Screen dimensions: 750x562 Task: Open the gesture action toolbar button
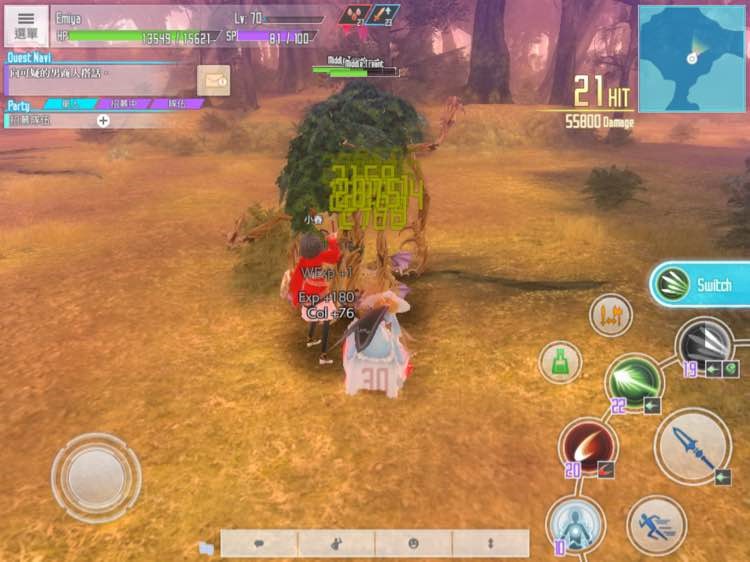tap(336, 543)
